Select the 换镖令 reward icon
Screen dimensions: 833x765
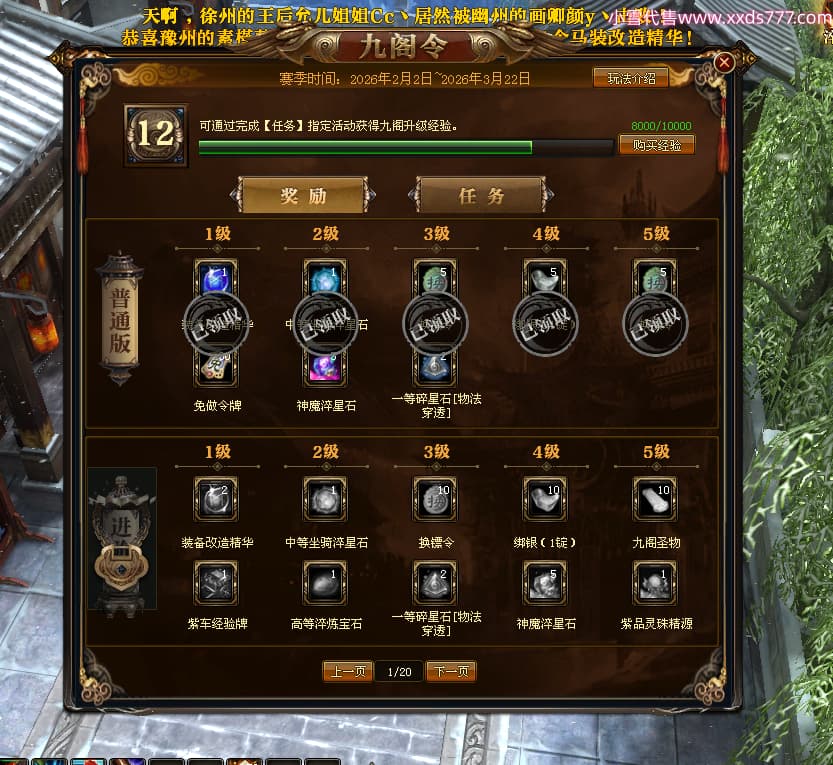pos(436,499)
